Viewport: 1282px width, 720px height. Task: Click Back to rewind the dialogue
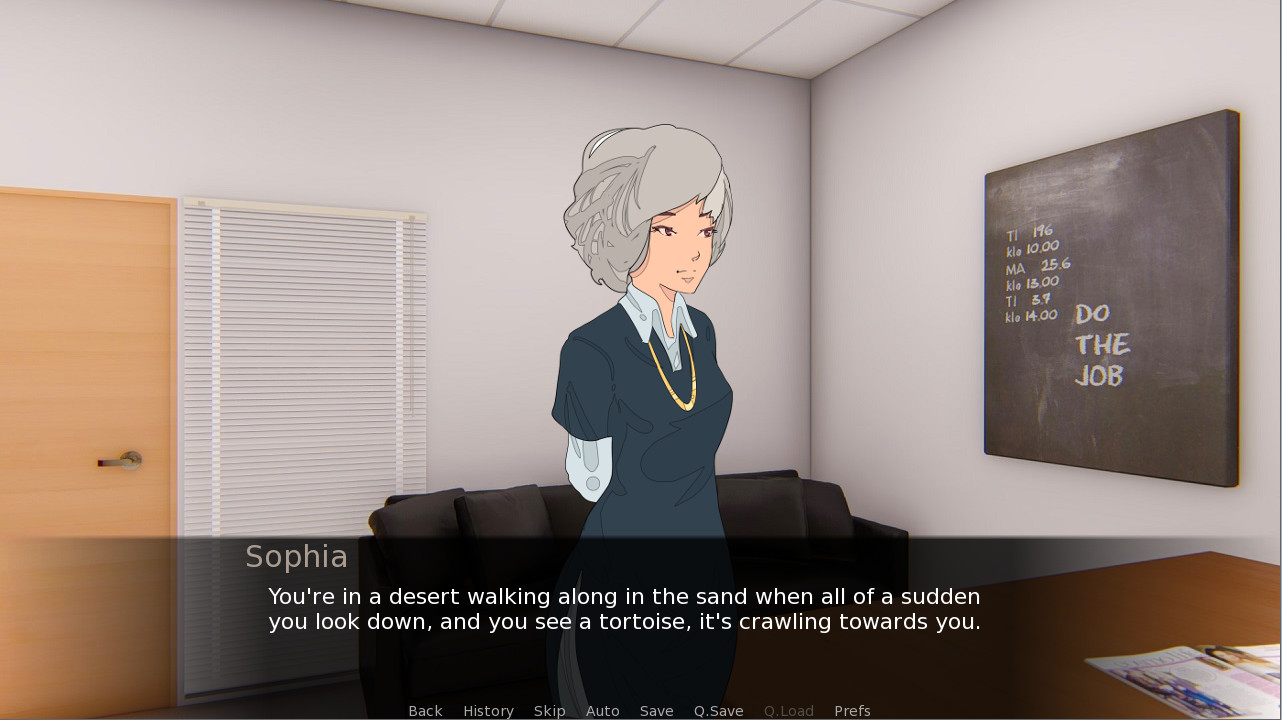[425, 710]
